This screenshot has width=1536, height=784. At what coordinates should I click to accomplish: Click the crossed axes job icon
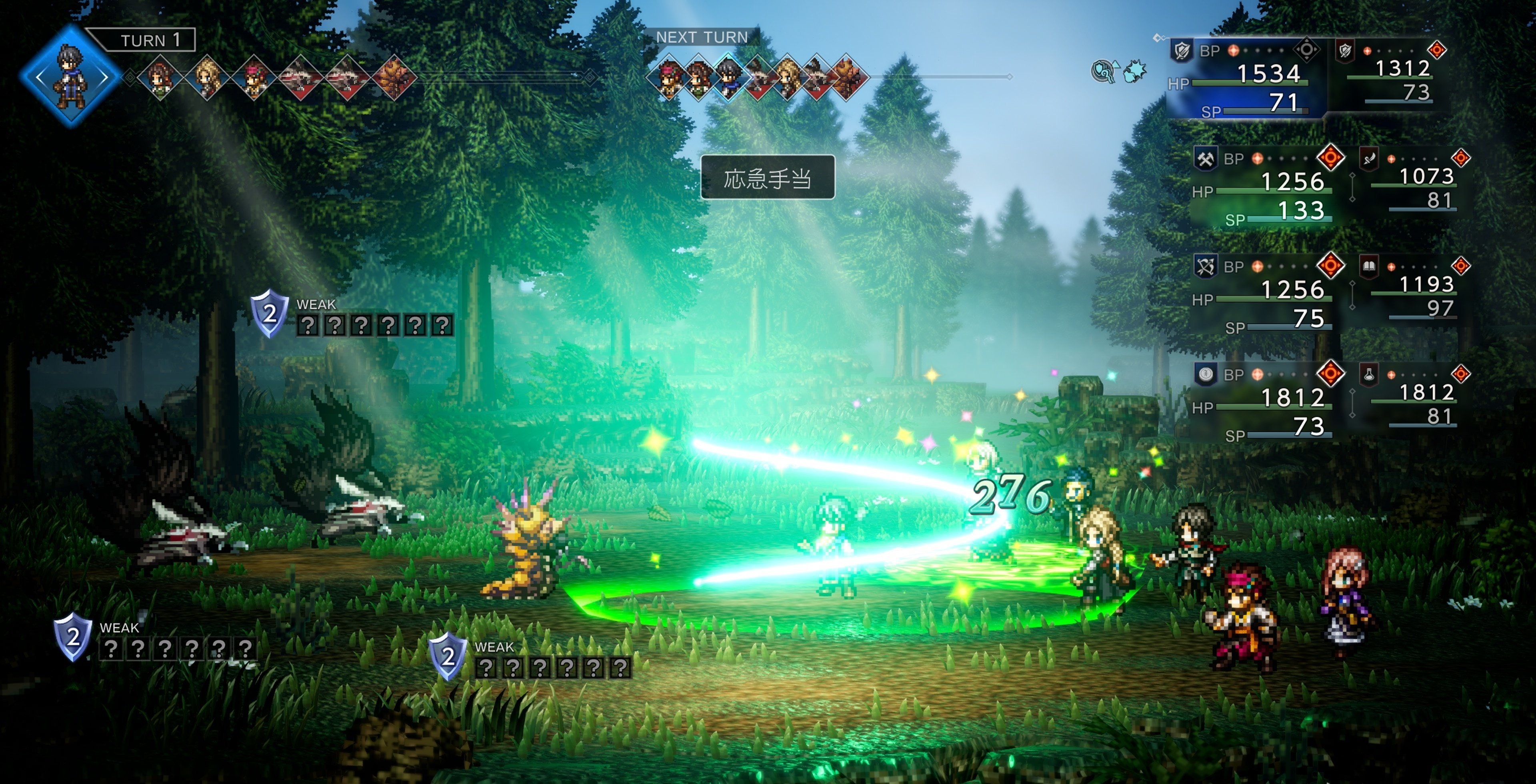(x=1206, y=159)
